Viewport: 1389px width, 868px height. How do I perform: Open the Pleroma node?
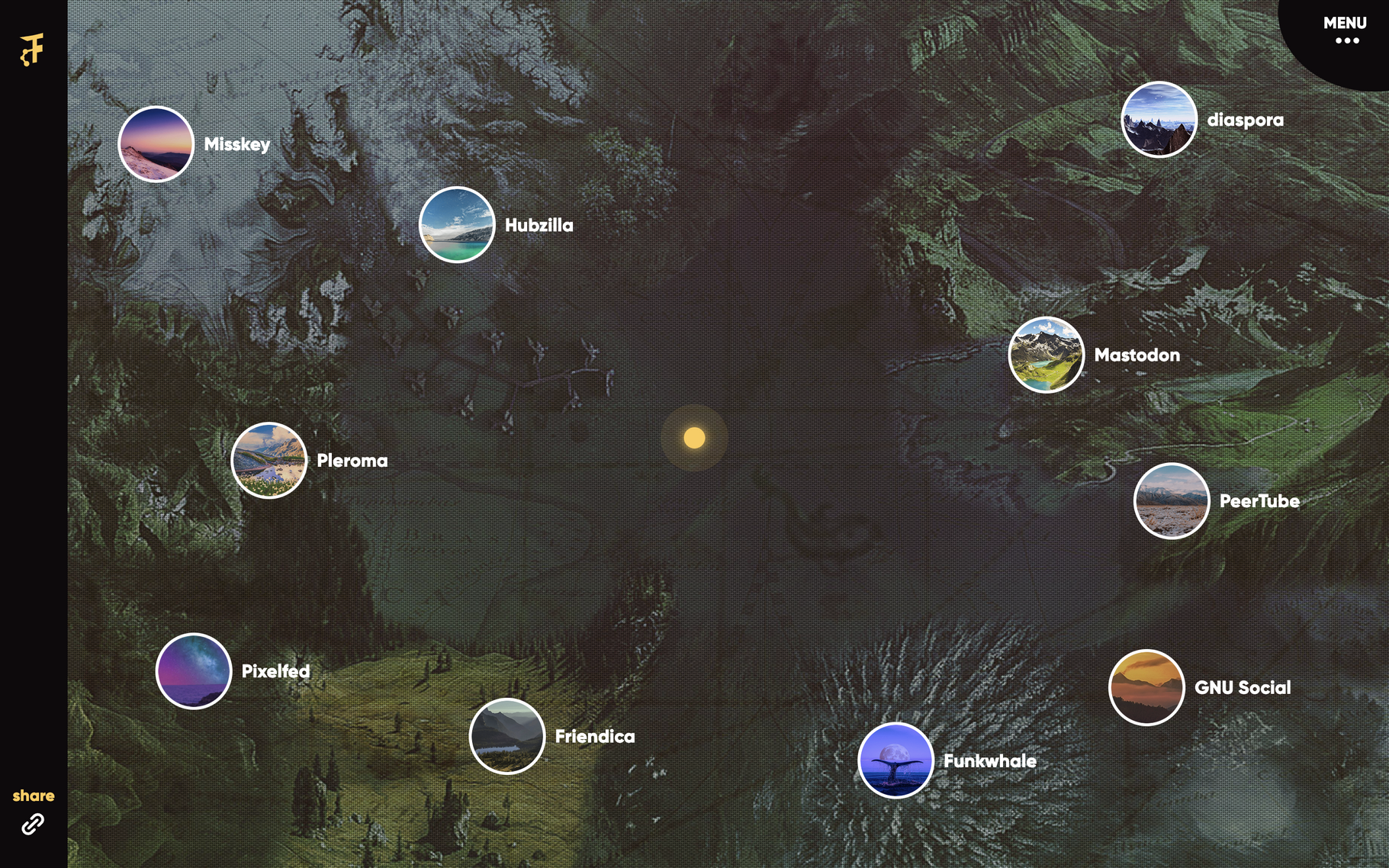coord(269,460)
